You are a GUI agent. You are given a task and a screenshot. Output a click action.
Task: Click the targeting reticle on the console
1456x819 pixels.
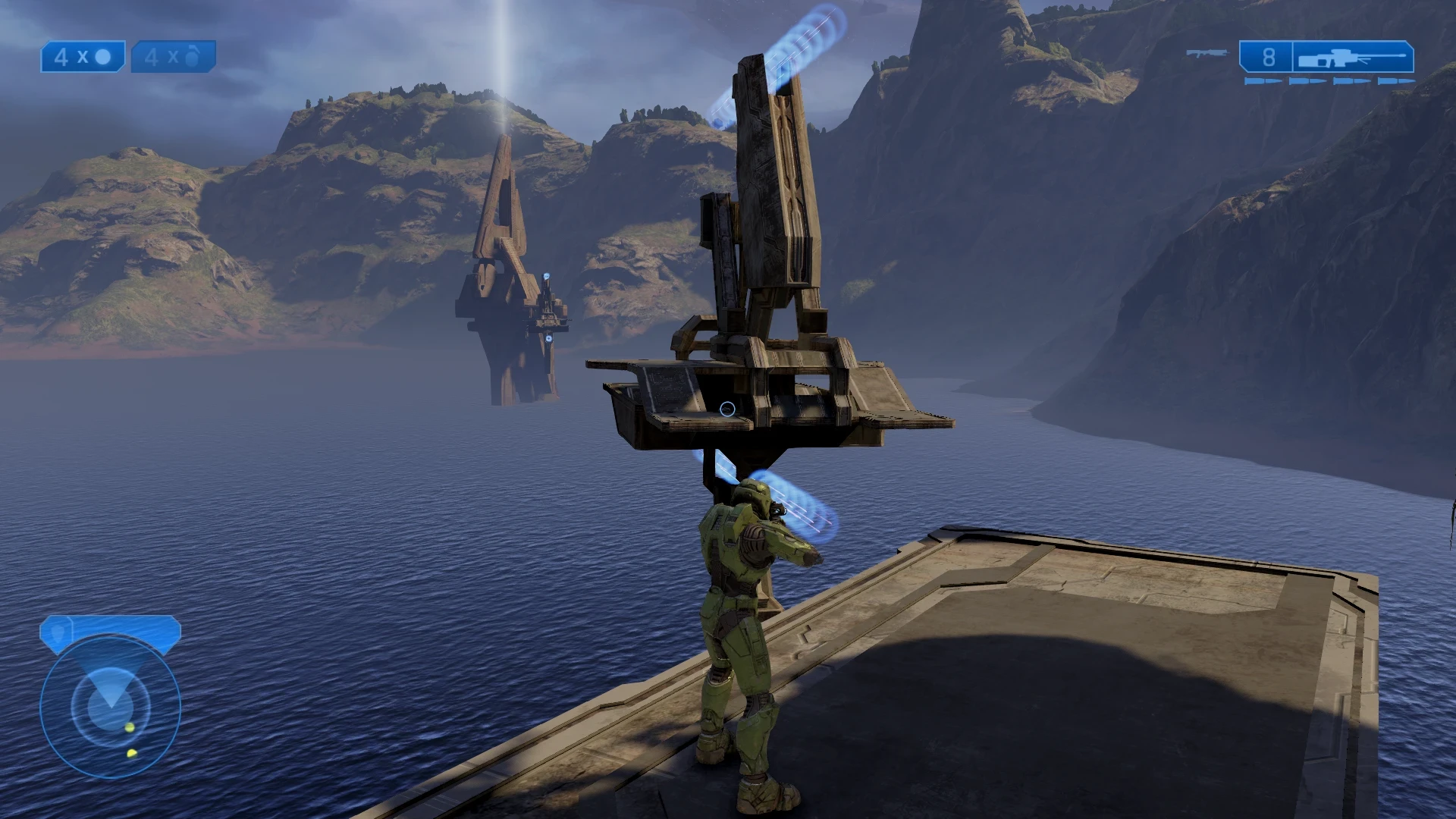point(726,408)
